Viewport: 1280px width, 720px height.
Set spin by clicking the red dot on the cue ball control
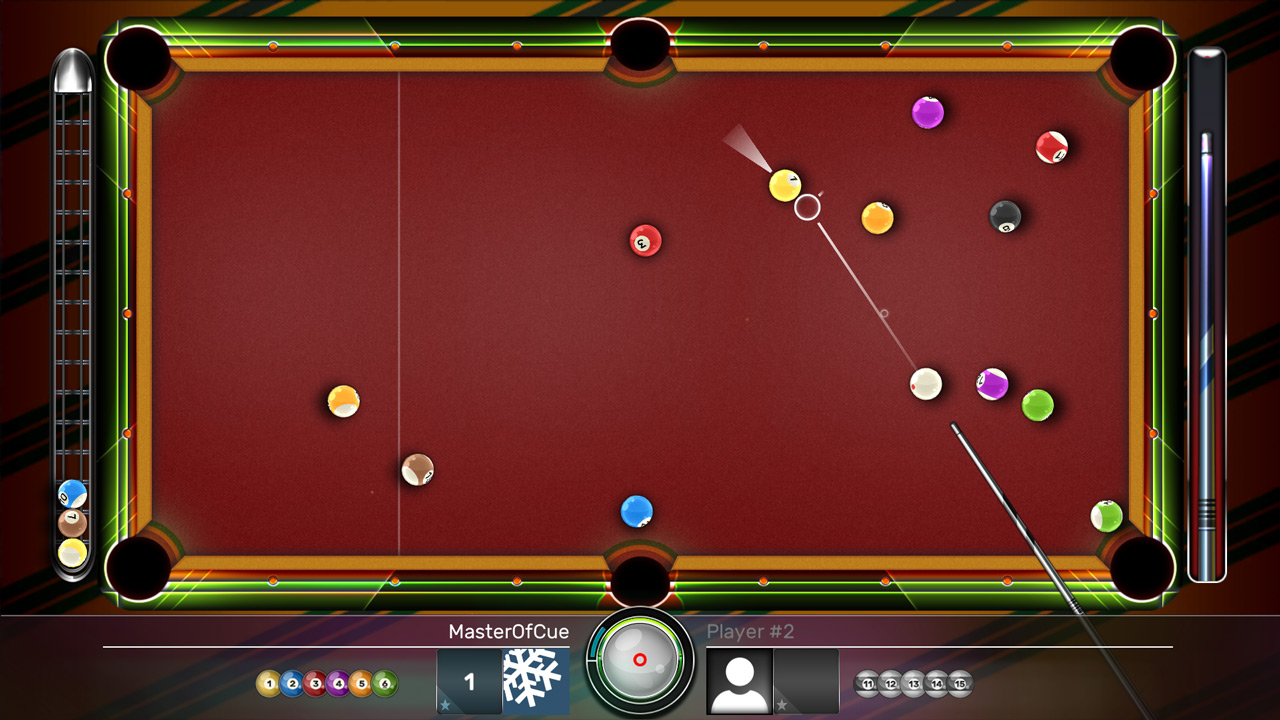pyautogui.click(x=640, y=660)
